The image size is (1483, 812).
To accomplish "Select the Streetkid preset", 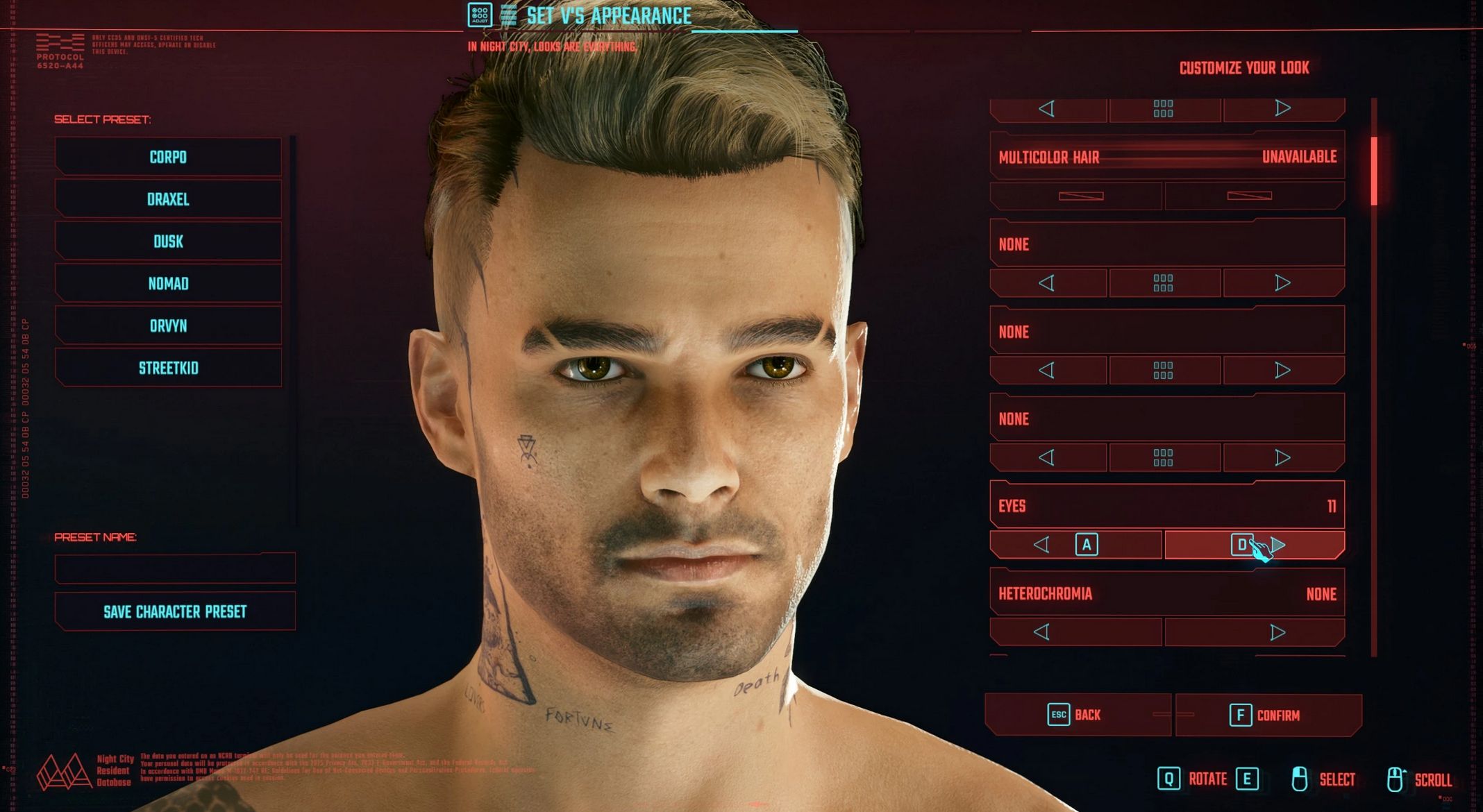I will [x=168, y=368].
